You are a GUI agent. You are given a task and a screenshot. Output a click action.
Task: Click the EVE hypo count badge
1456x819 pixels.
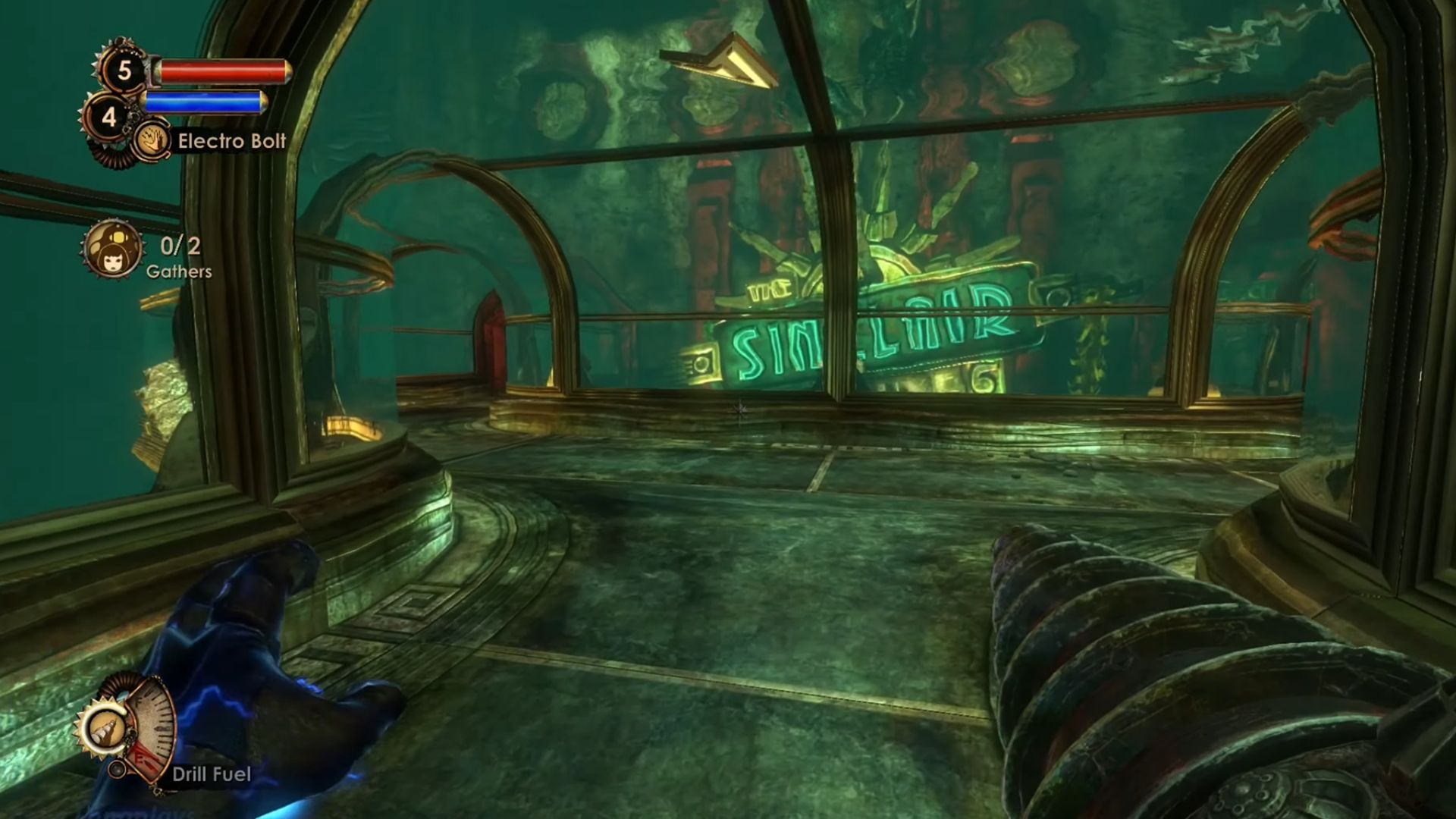109,118
